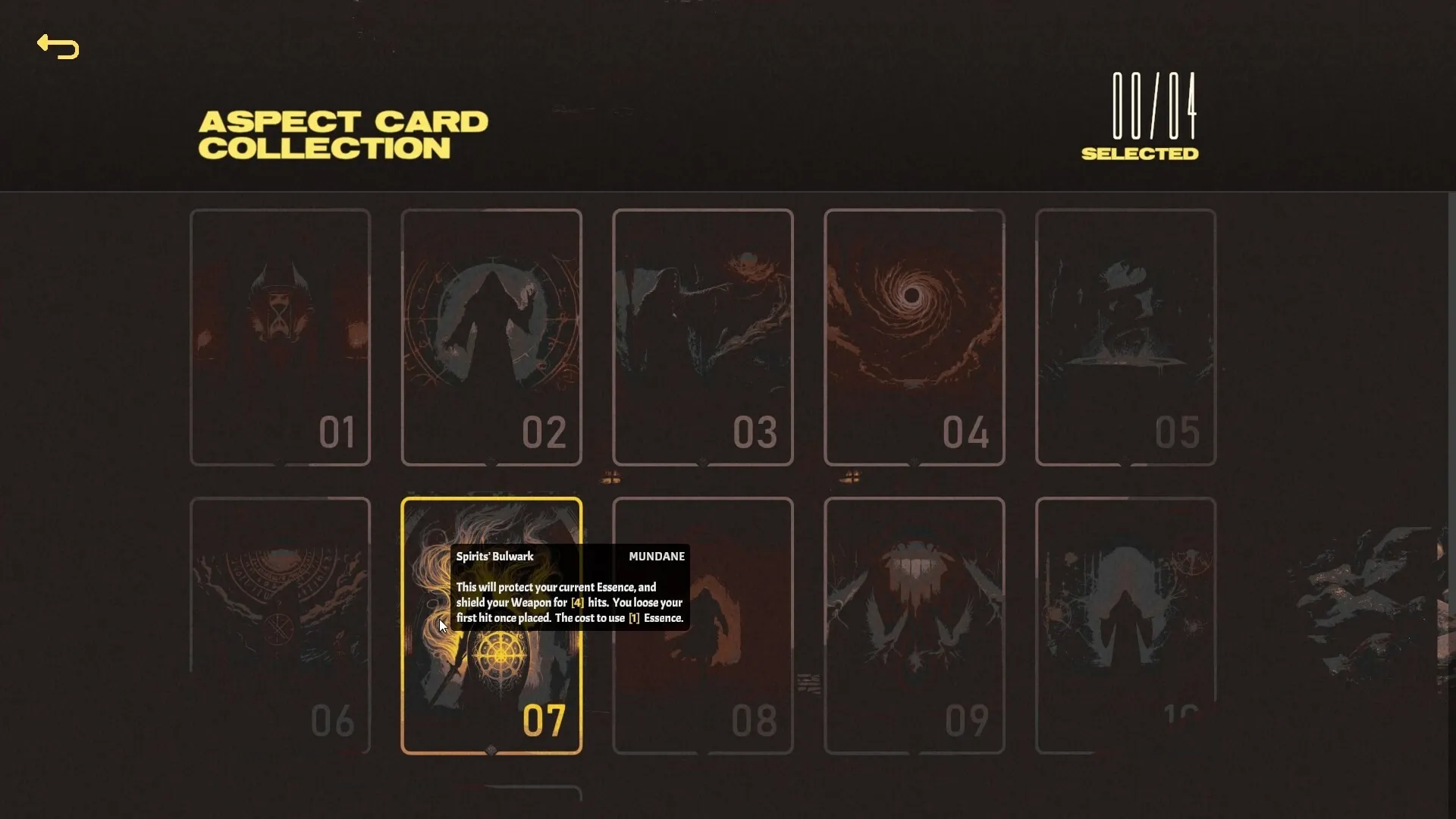Select the sigil emblem card 06
This screenshot has width=1456, height=819.
tap(280, 626)
